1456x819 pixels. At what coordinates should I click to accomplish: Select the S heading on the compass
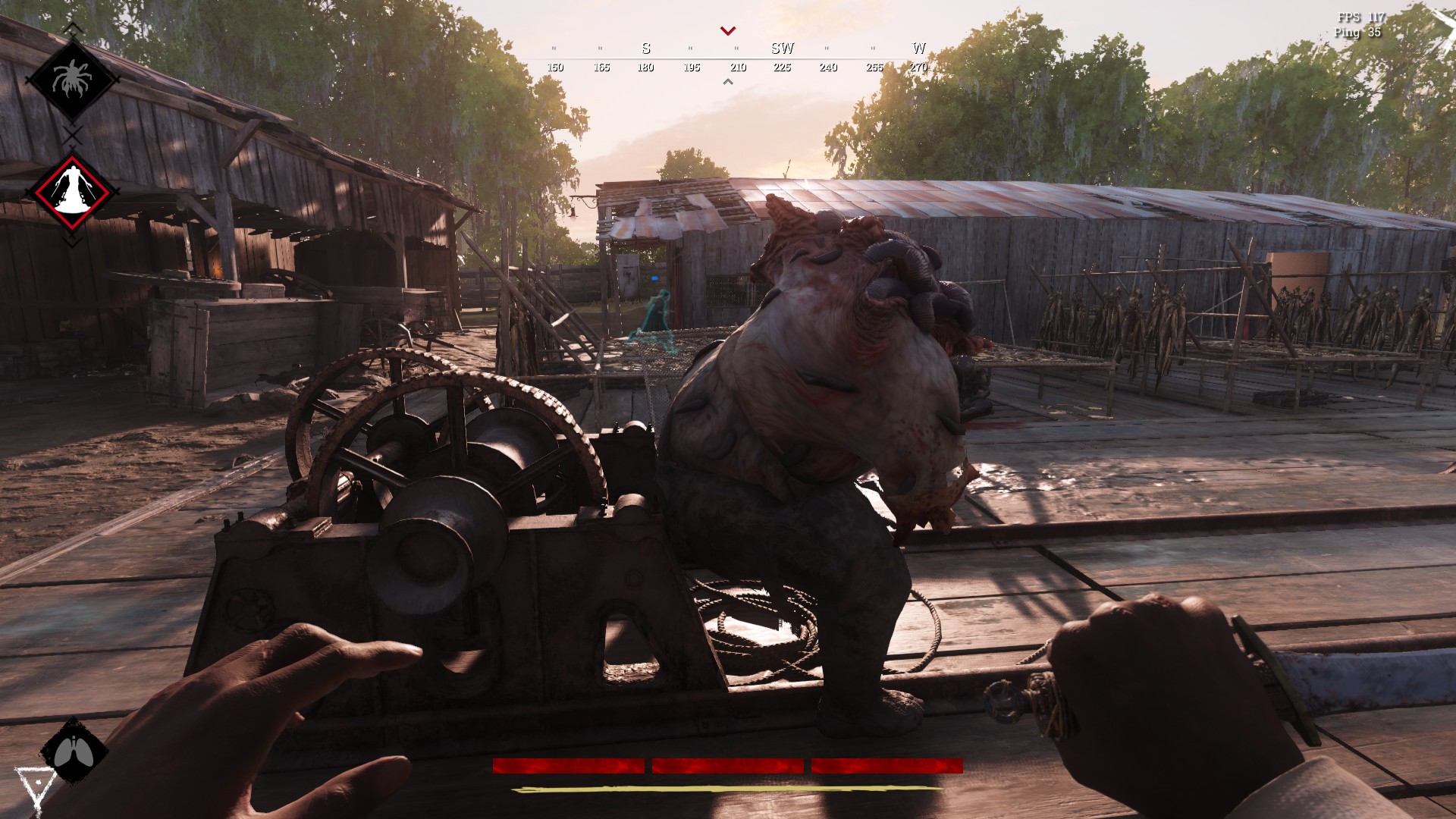click(x=645, y=49)
